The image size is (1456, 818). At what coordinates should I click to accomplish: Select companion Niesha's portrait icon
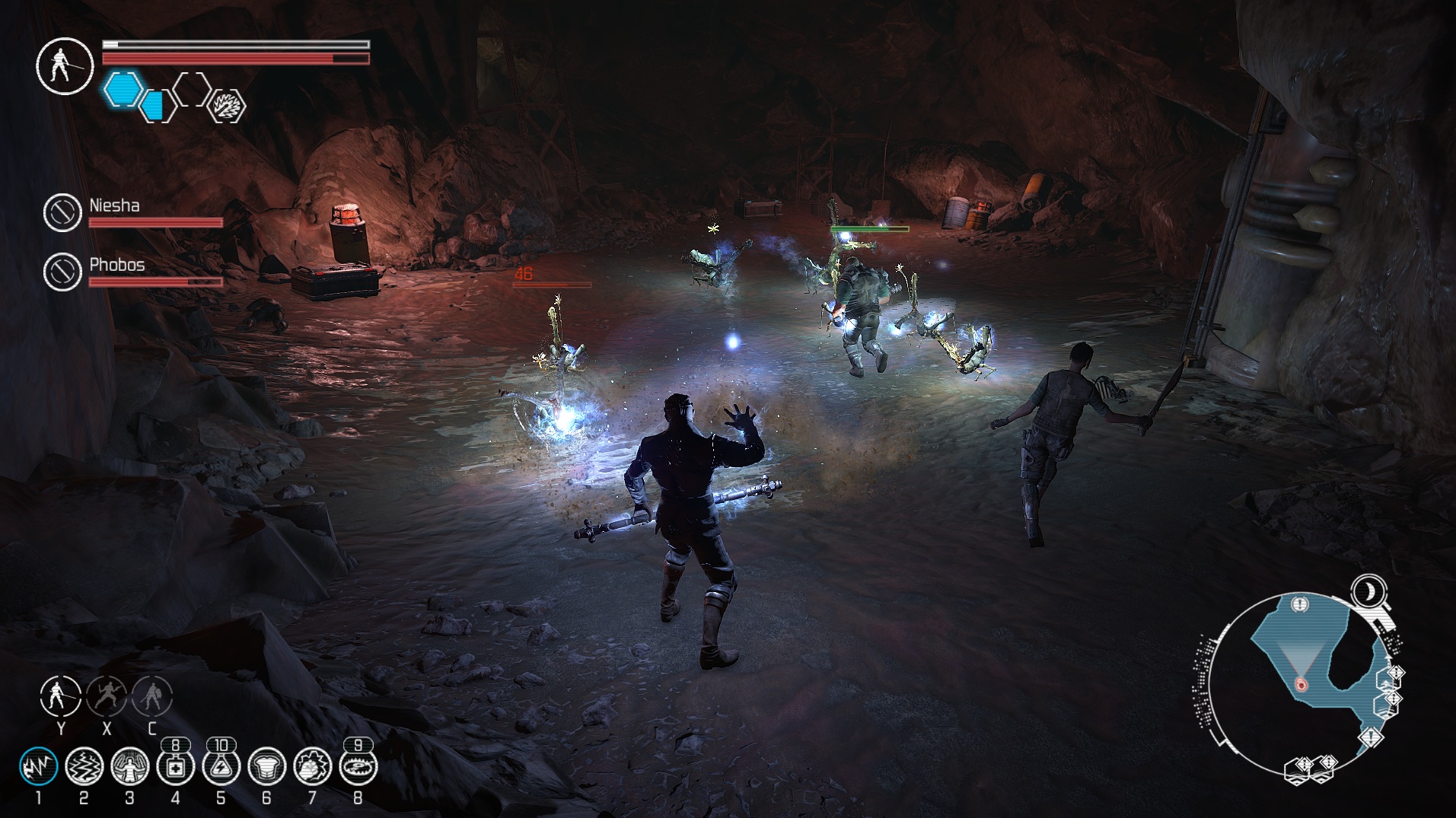(62, 212)
